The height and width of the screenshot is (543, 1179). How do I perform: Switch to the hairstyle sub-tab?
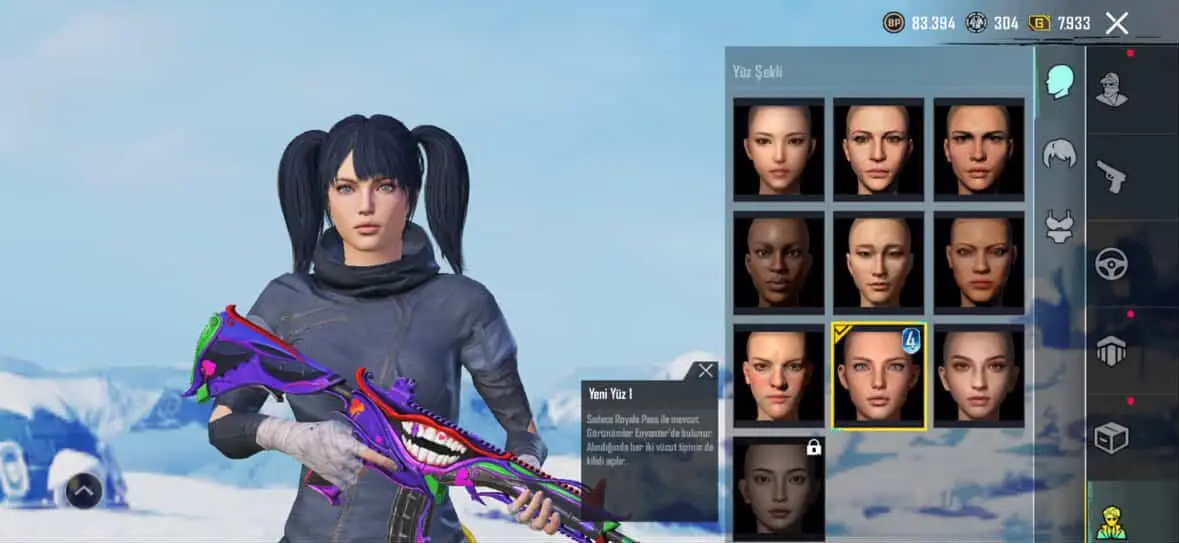tap(1059, 154)
